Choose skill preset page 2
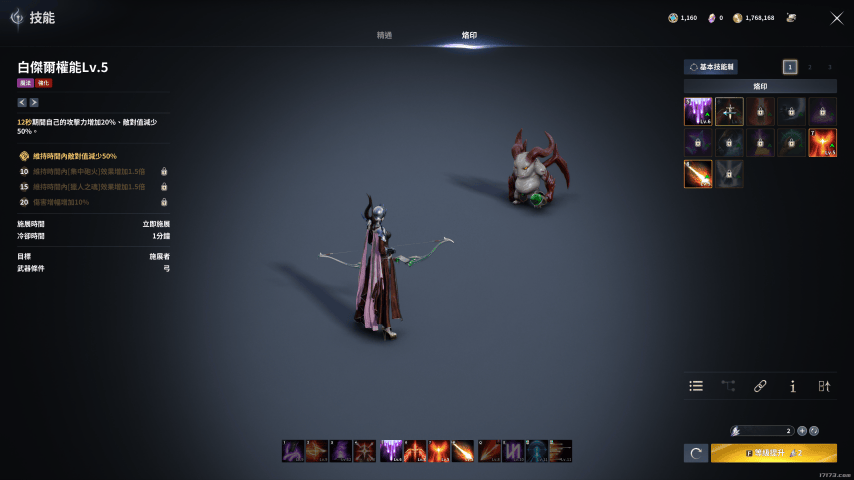Image resolution: width=854 pixels, height=480 pixels. [x=810, y=67]
